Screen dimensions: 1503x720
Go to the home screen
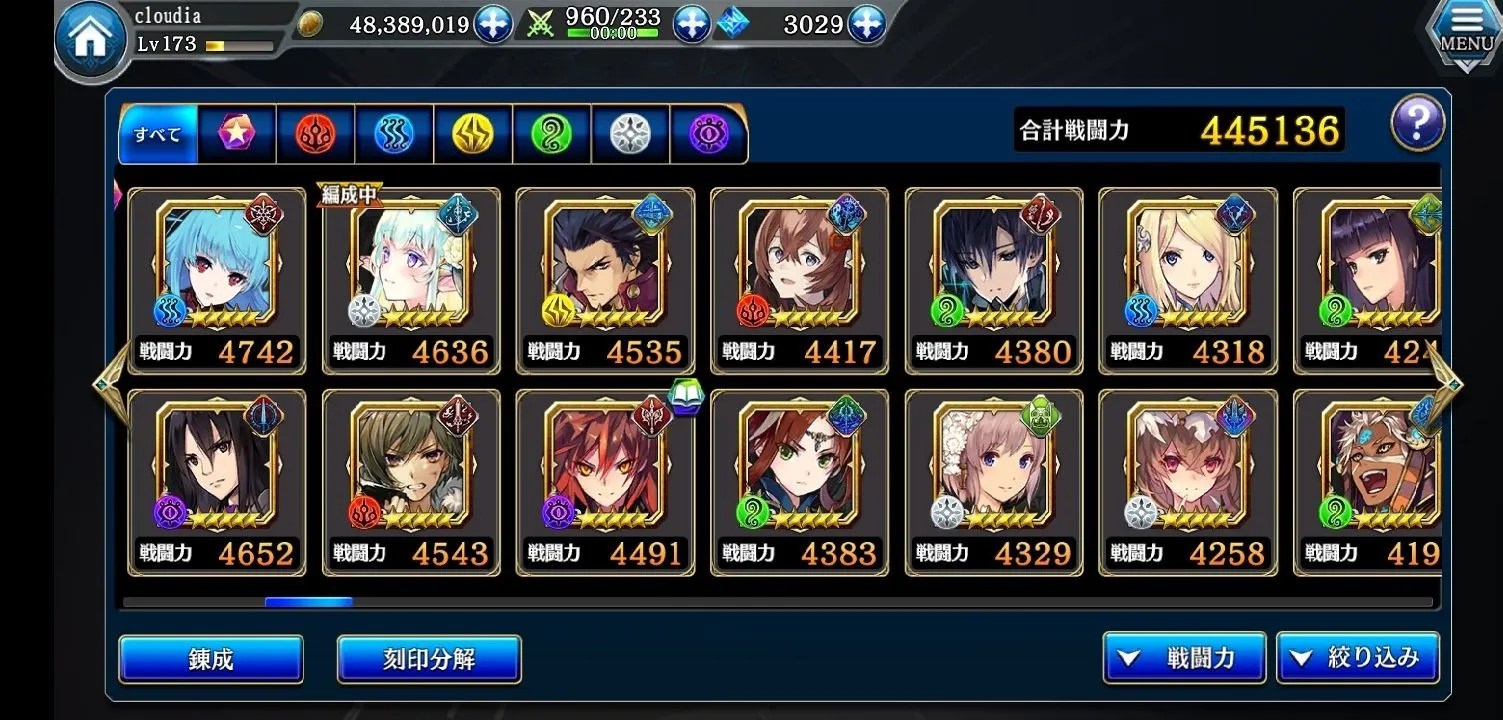90,40
